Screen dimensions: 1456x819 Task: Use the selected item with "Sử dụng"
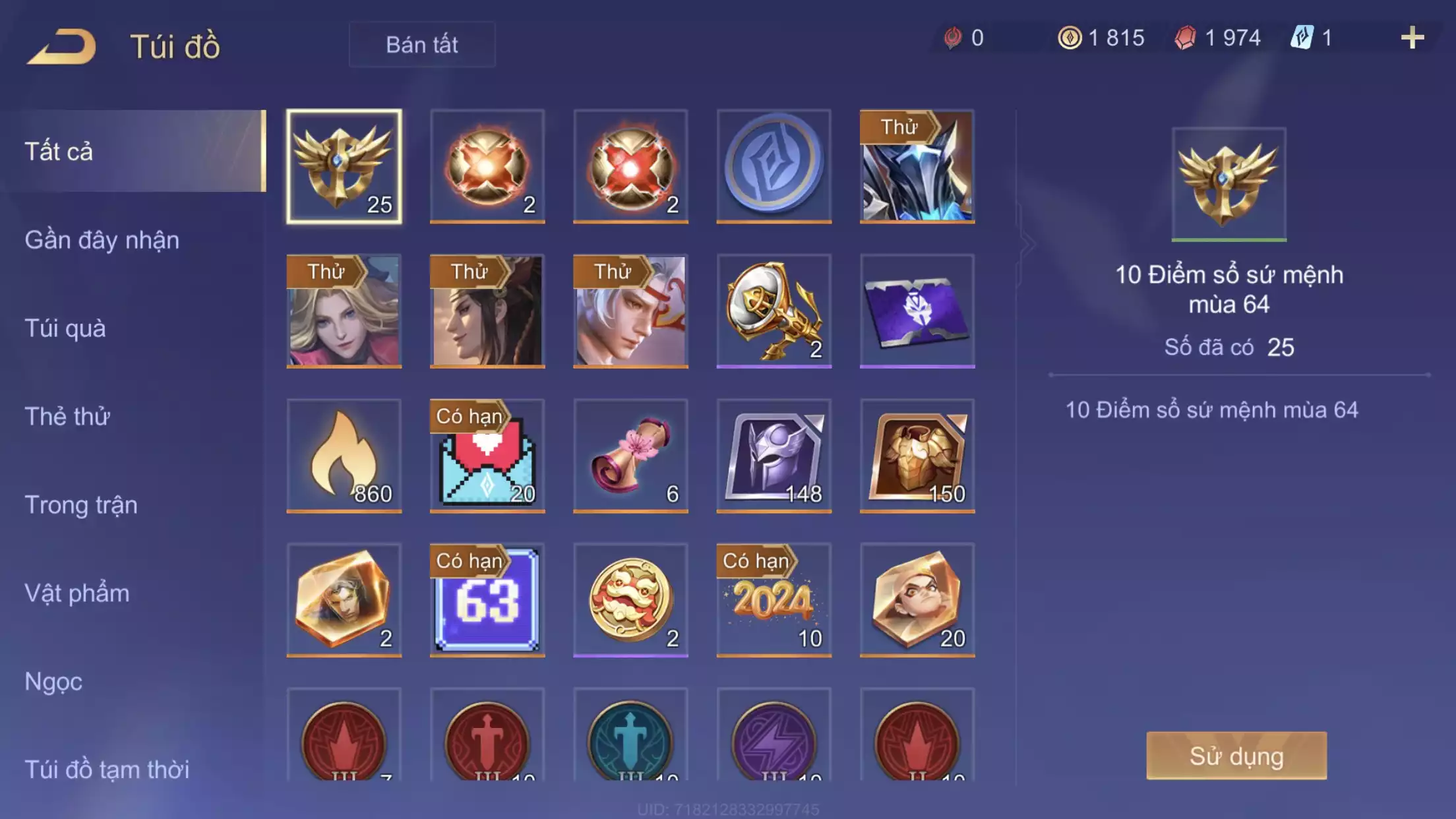pyautogui.click(x=1236, y=756)
